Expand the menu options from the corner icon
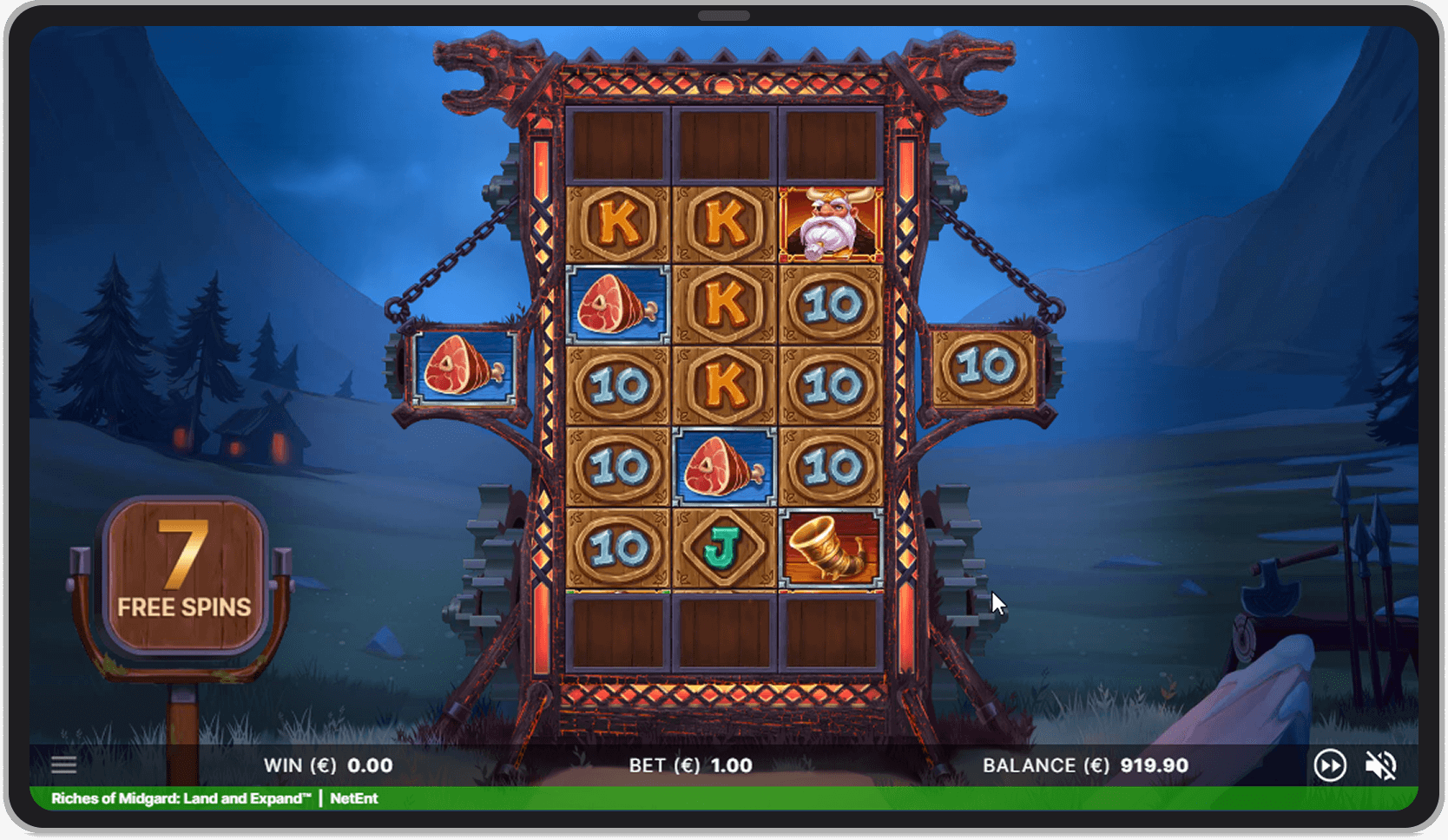The image size is (1448, 840). (63, 765)
